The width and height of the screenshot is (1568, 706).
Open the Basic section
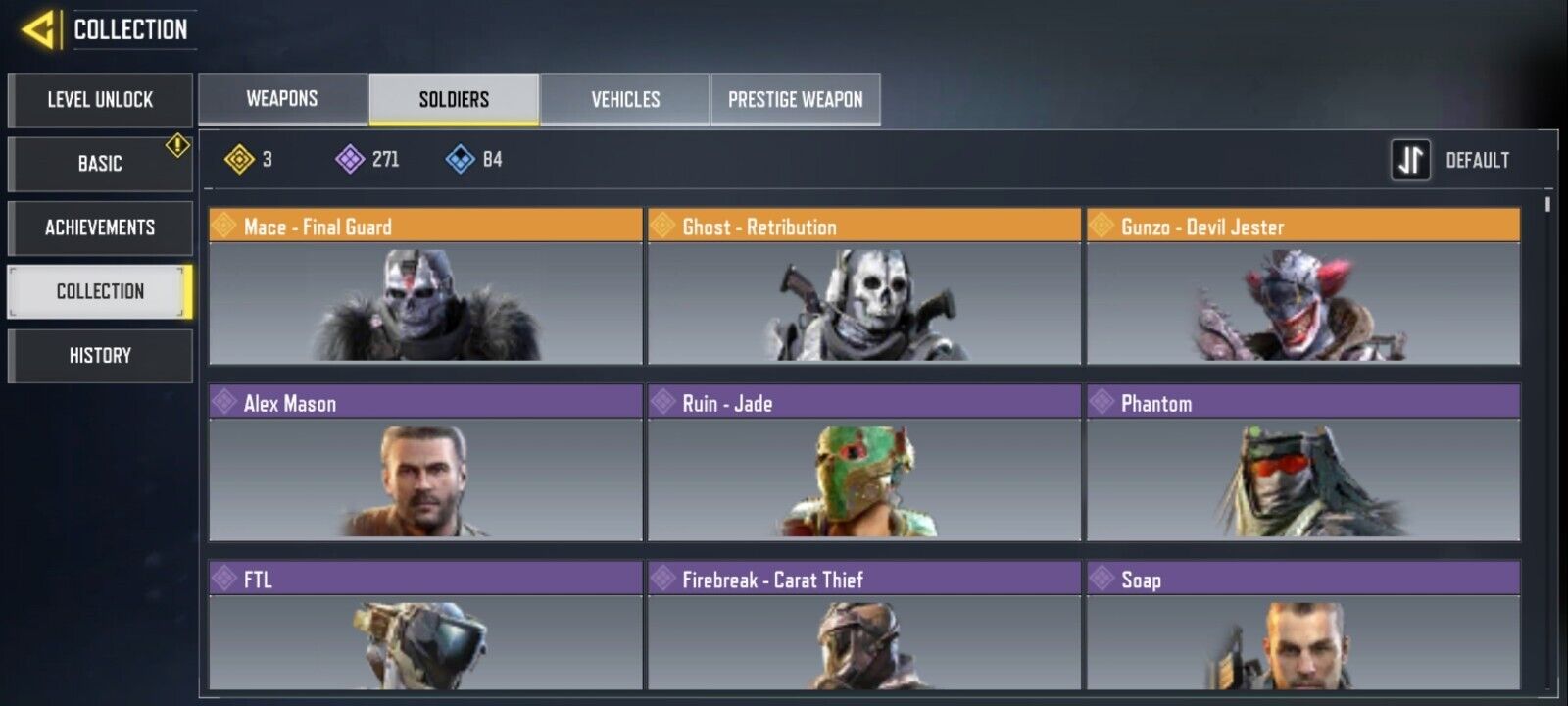100,164
